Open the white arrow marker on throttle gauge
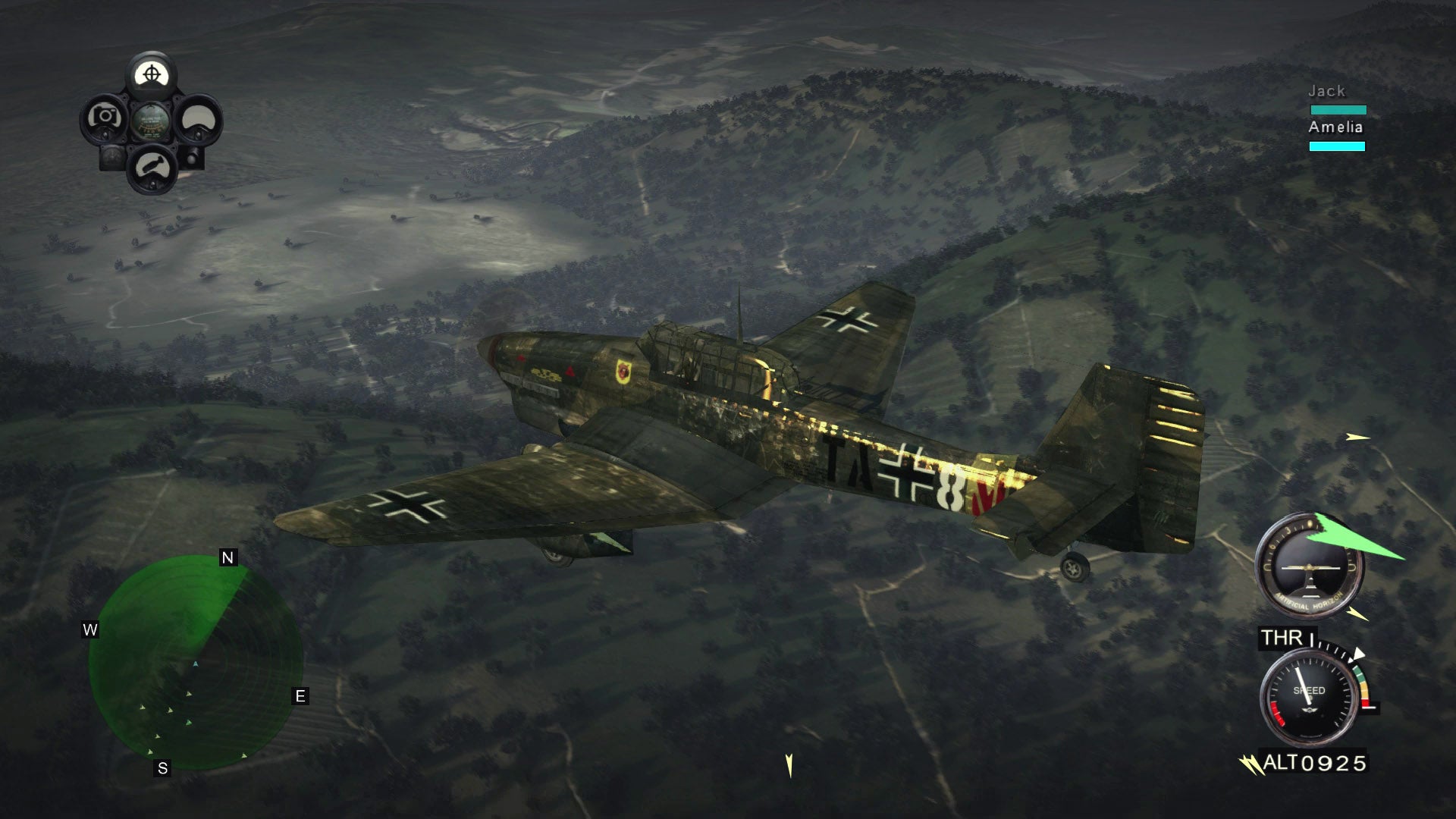Image resolution: width=1456 pixels, height=819 pixels. pos(1358,653)
